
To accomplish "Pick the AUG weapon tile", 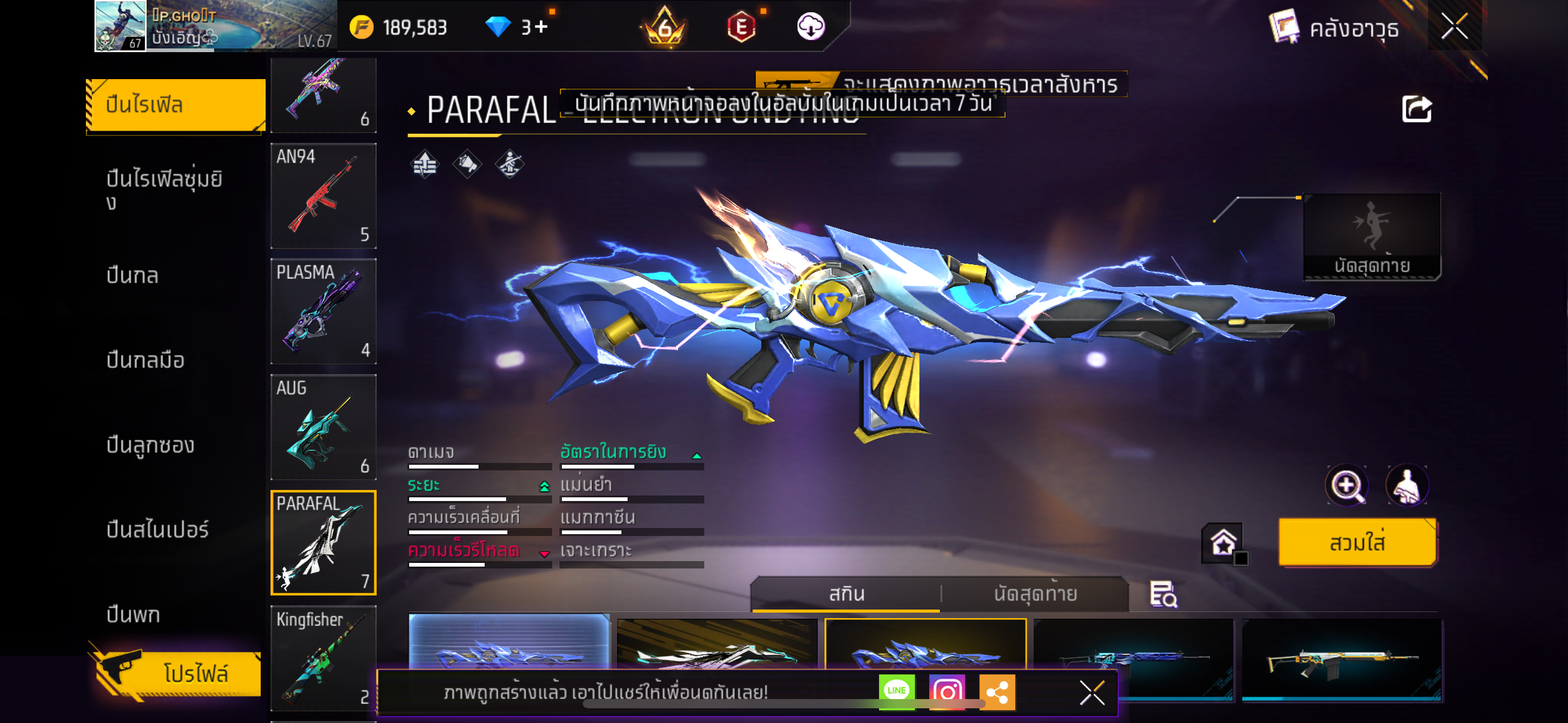I will (x=323, y=427).
